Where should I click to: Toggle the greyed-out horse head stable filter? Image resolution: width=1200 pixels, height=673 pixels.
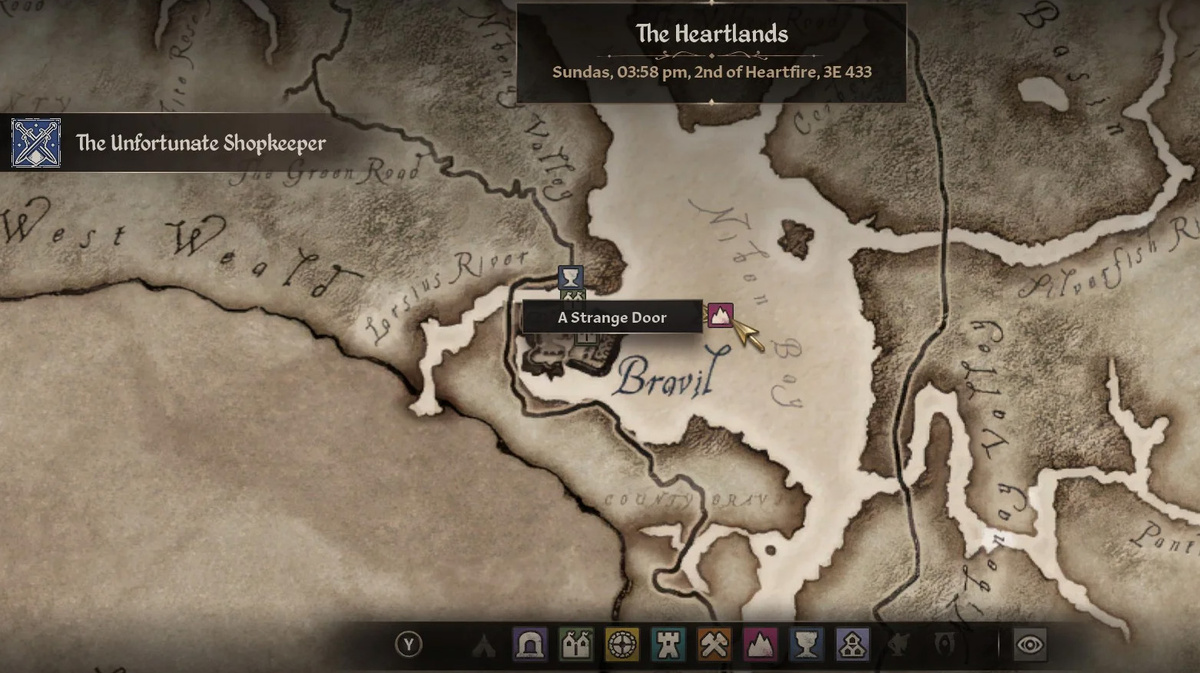click(x=897, y=645)
